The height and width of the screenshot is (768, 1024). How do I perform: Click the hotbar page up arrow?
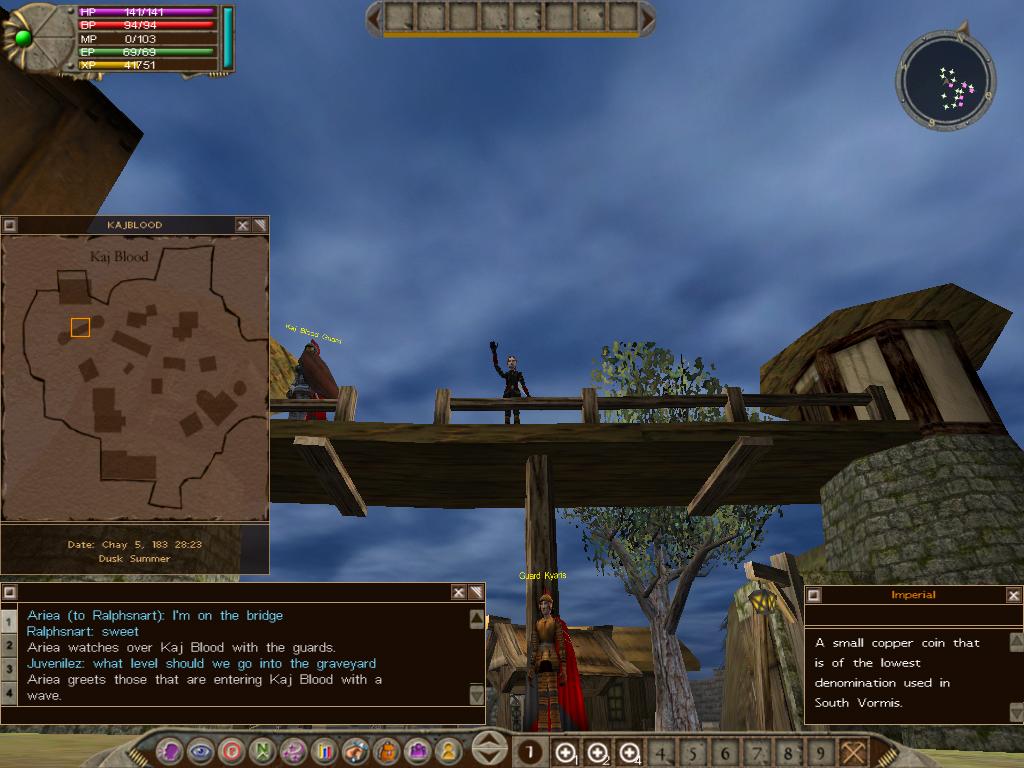[x=489, y=741]
